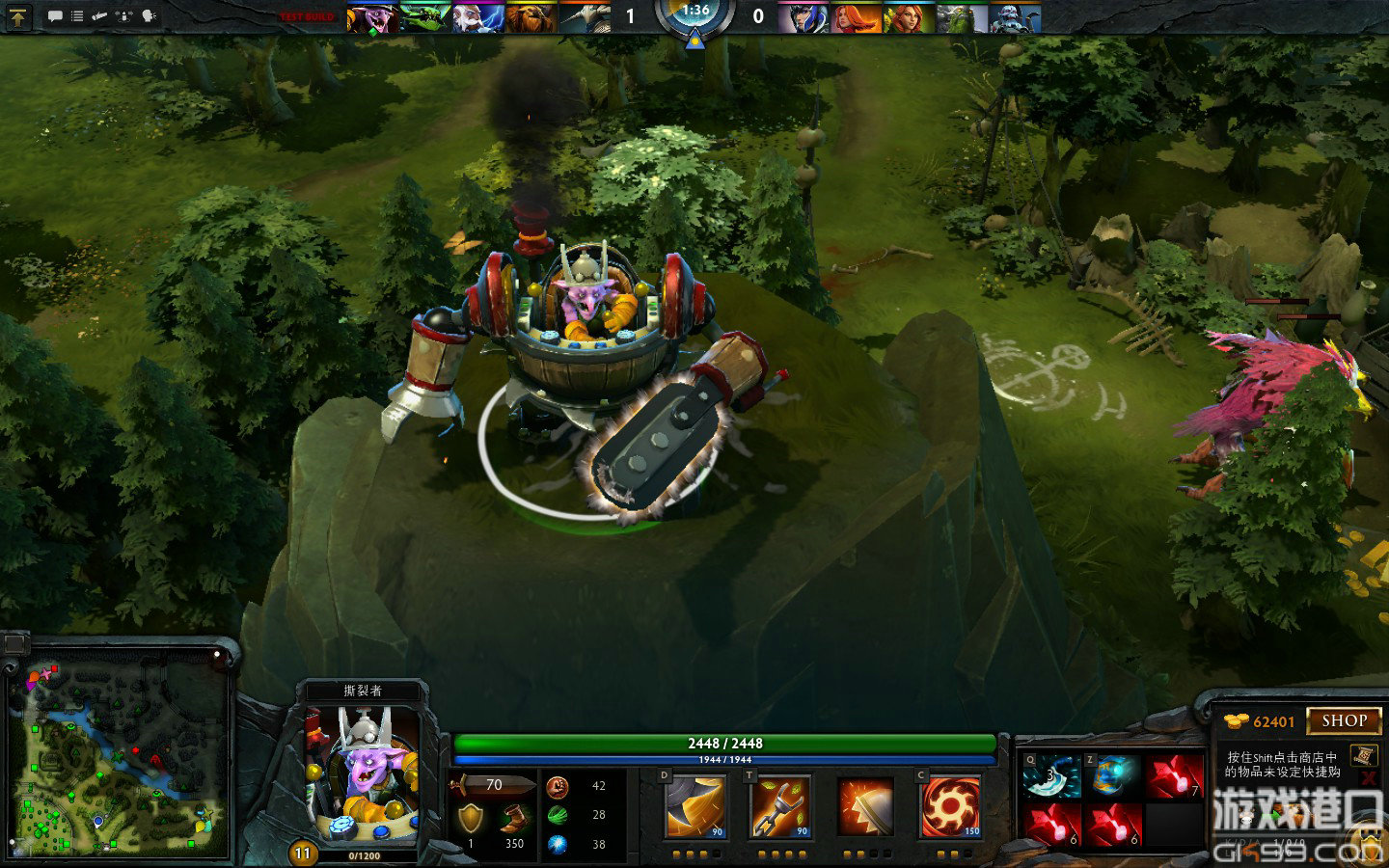Open the scoreboard list icon
The image size is (1389, 868).
pyautogui.click(x=77, y=16)
